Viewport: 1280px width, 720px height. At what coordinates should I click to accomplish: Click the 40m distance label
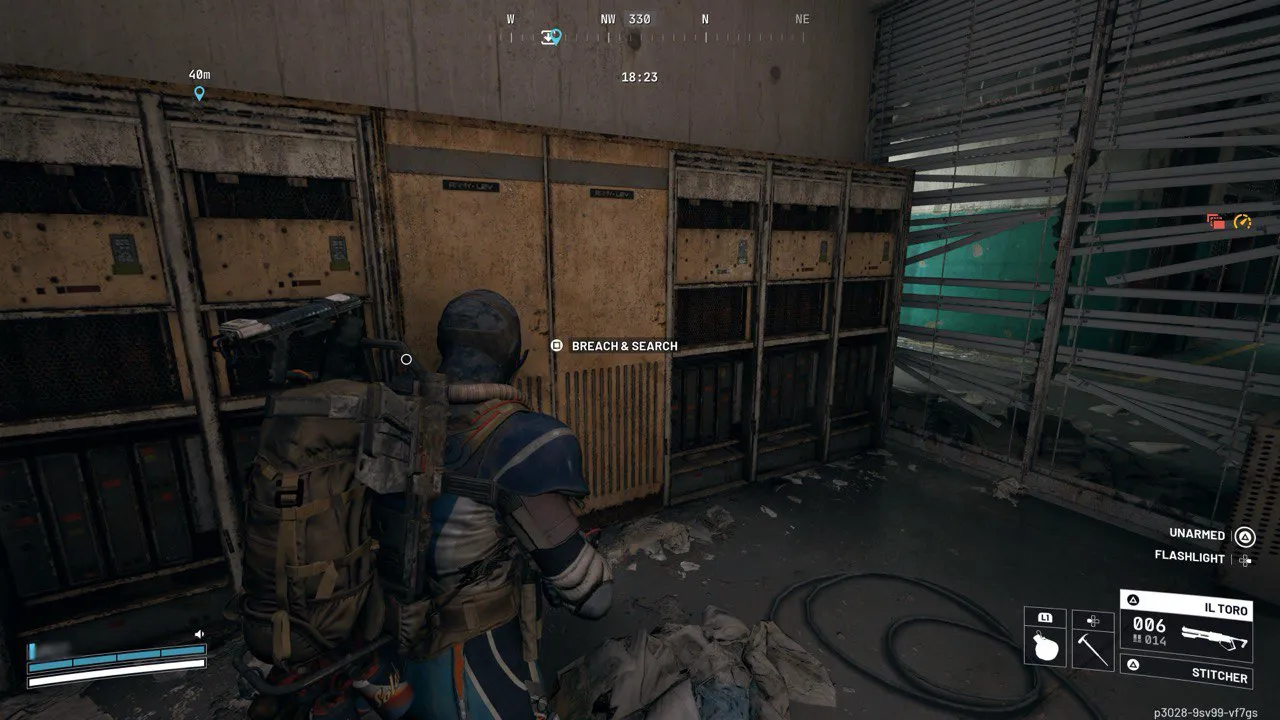pos(197,73)
